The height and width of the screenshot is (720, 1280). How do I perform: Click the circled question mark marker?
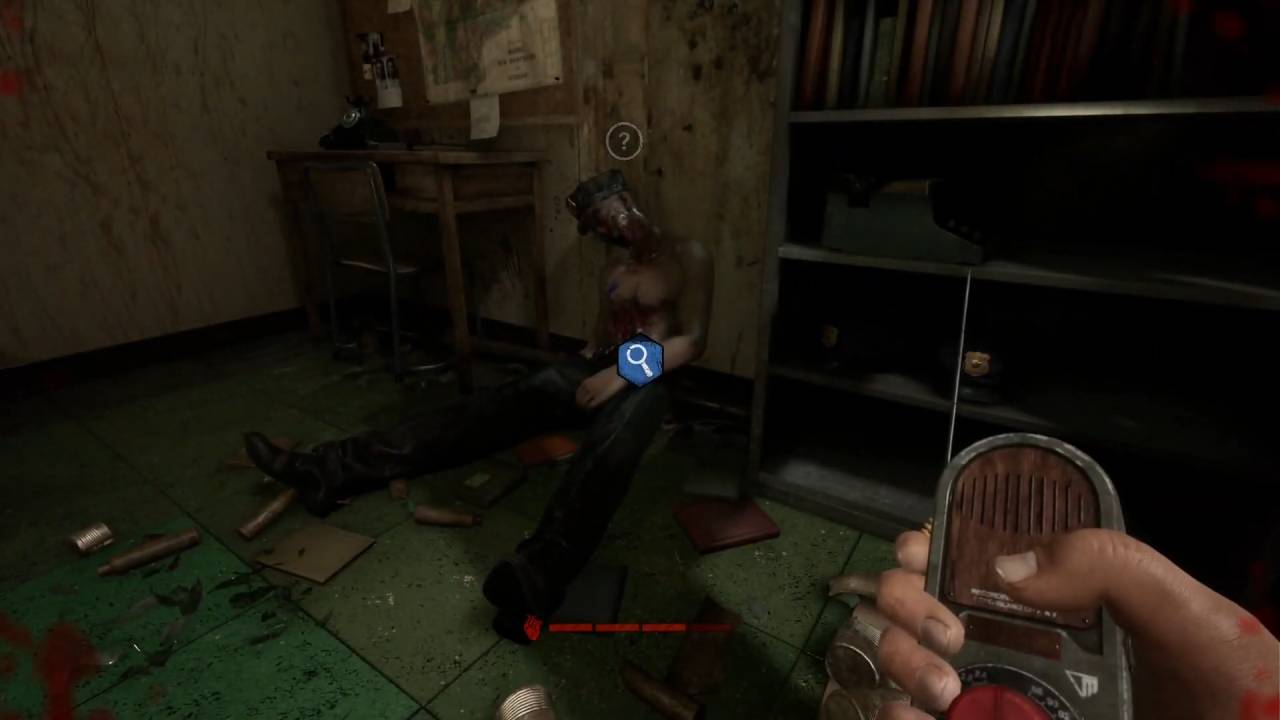pyautogui.click(x=624, y=141)
